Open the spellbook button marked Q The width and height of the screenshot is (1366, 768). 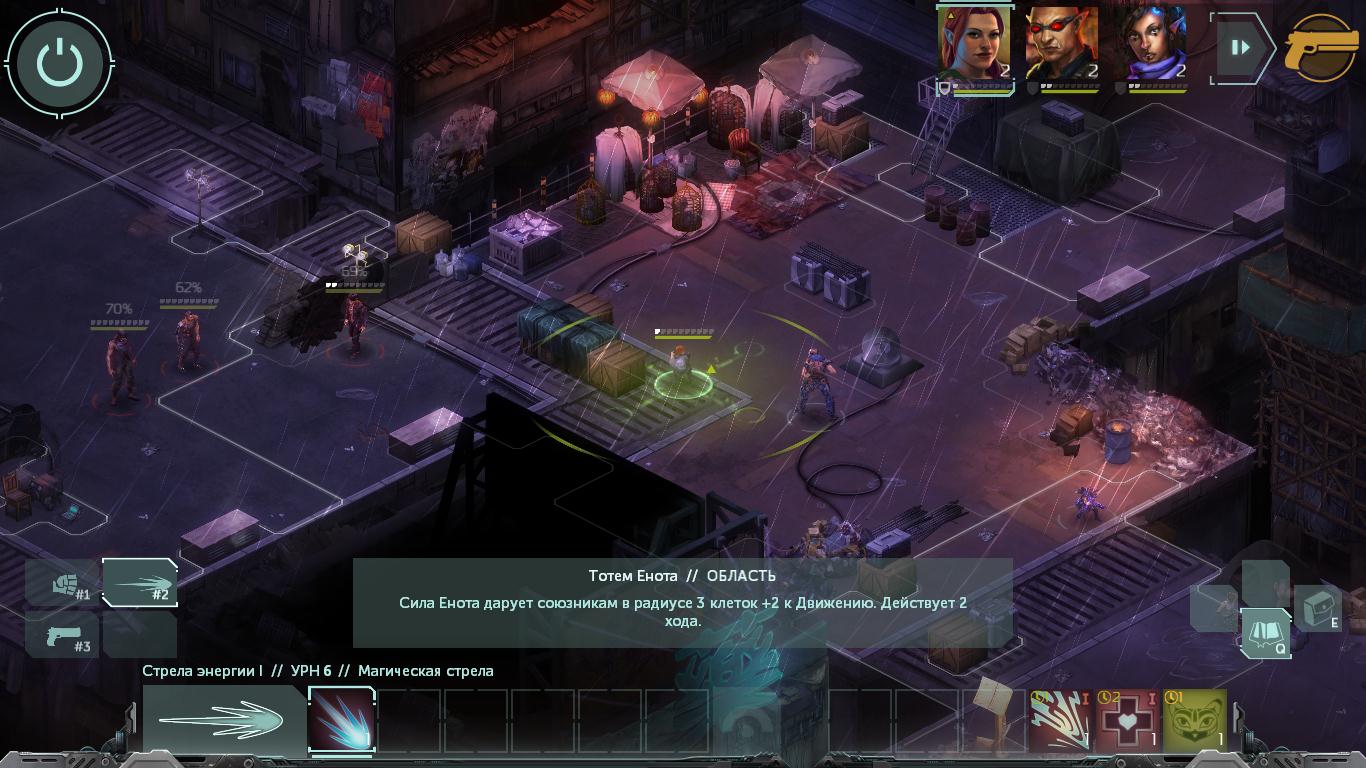click(x=1264, y=633)
